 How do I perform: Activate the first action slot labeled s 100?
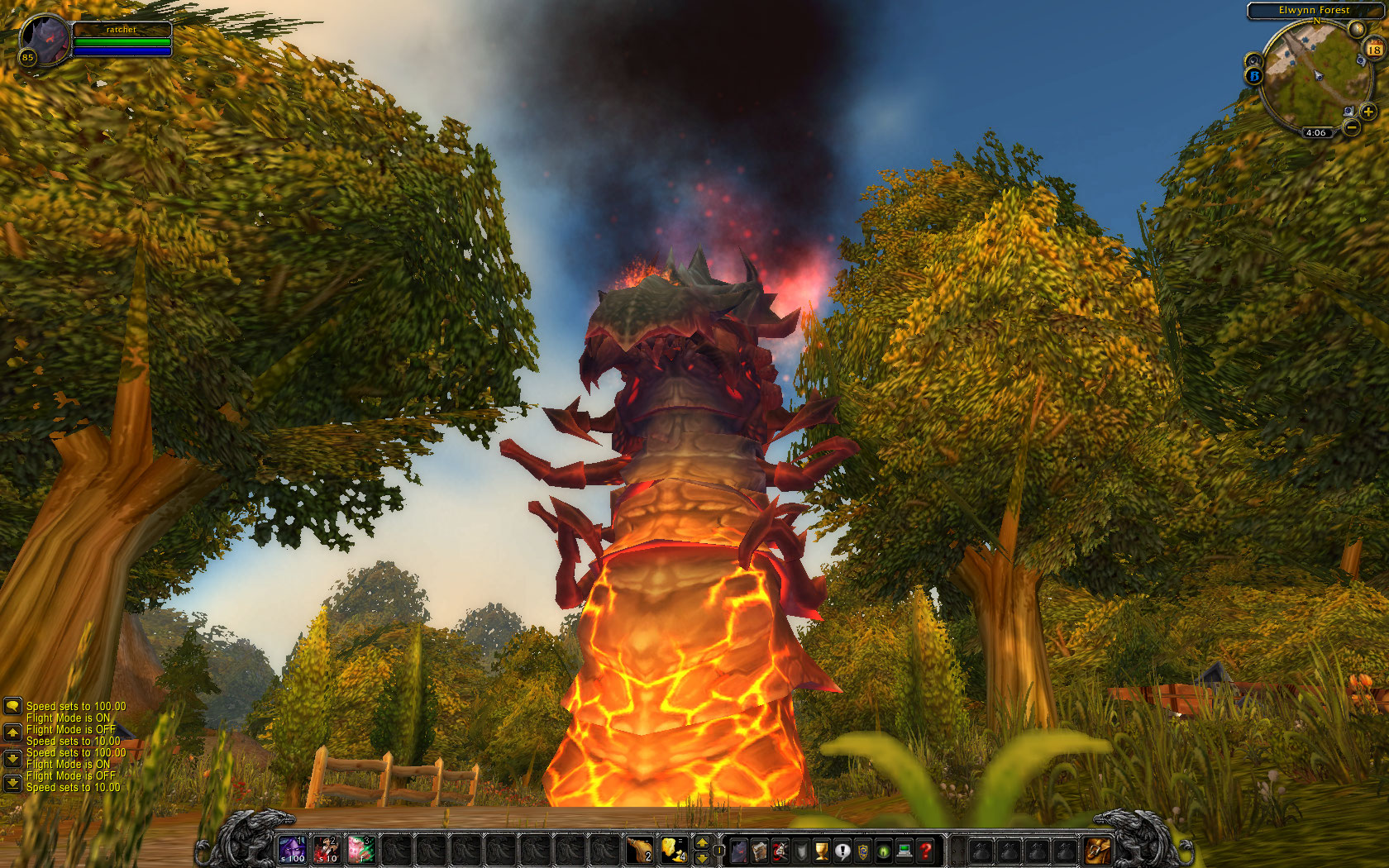click(292, 849)
